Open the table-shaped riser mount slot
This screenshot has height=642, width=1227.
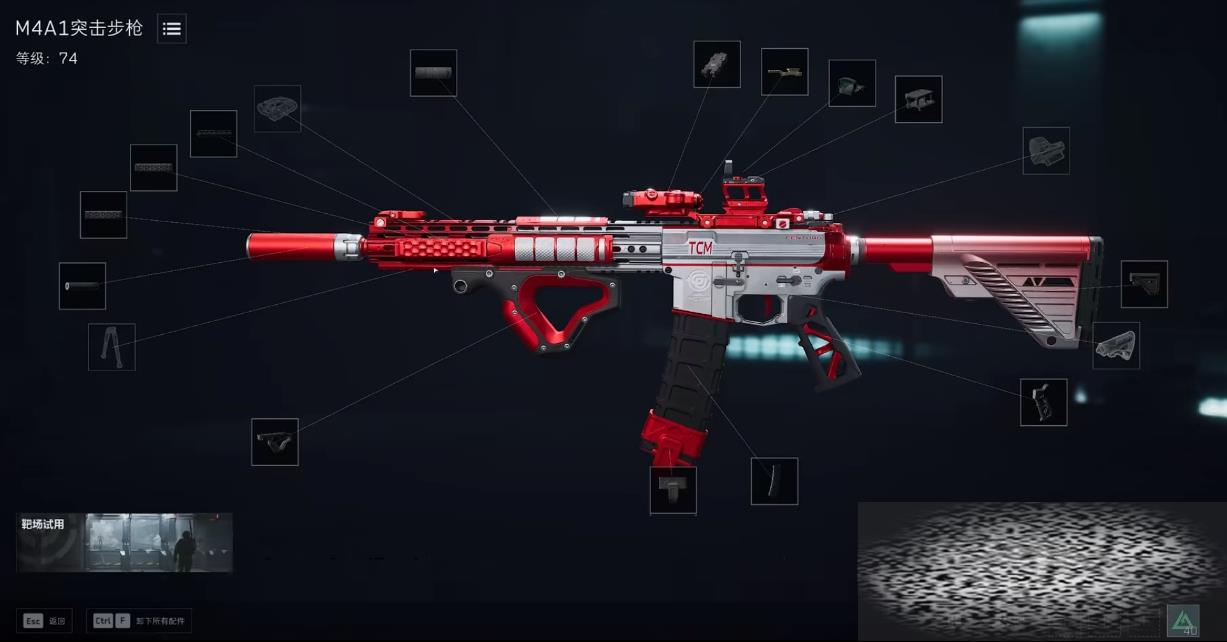click(x=918, y=99)
